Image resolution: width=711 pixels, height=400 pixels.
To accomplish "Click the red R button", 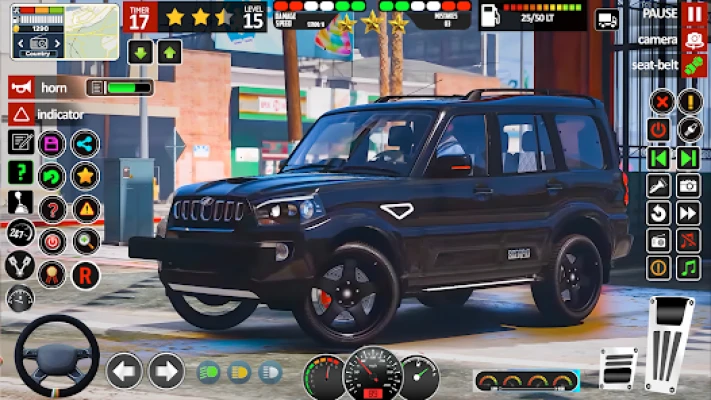I will tap(86, 273).
